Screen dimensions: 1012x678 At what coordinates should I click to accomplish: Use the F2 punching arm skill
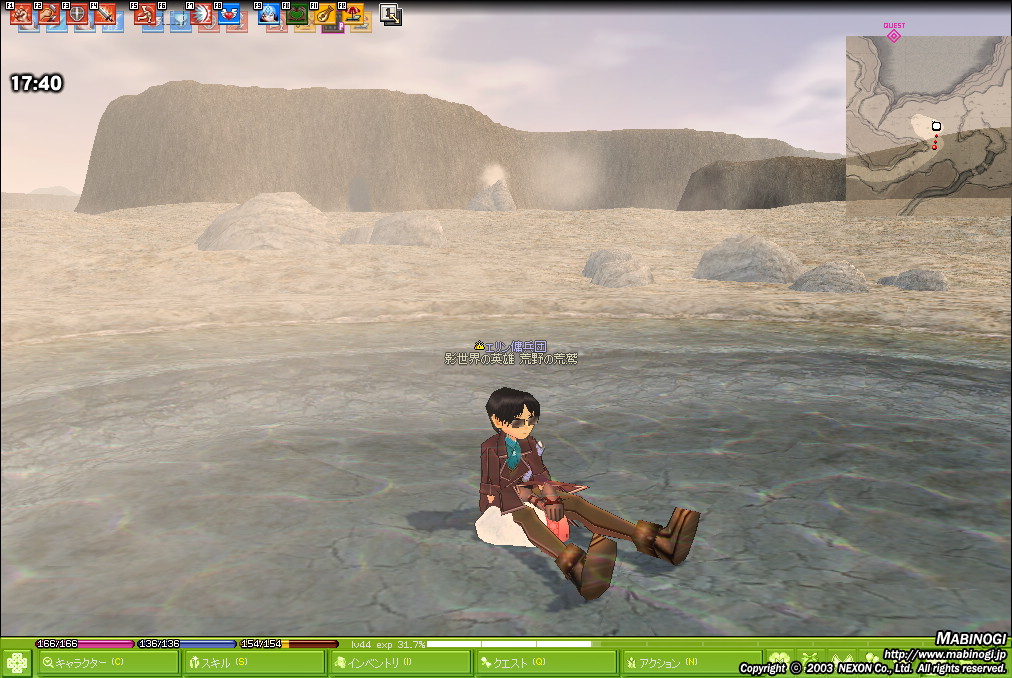(x=49, y=14)
